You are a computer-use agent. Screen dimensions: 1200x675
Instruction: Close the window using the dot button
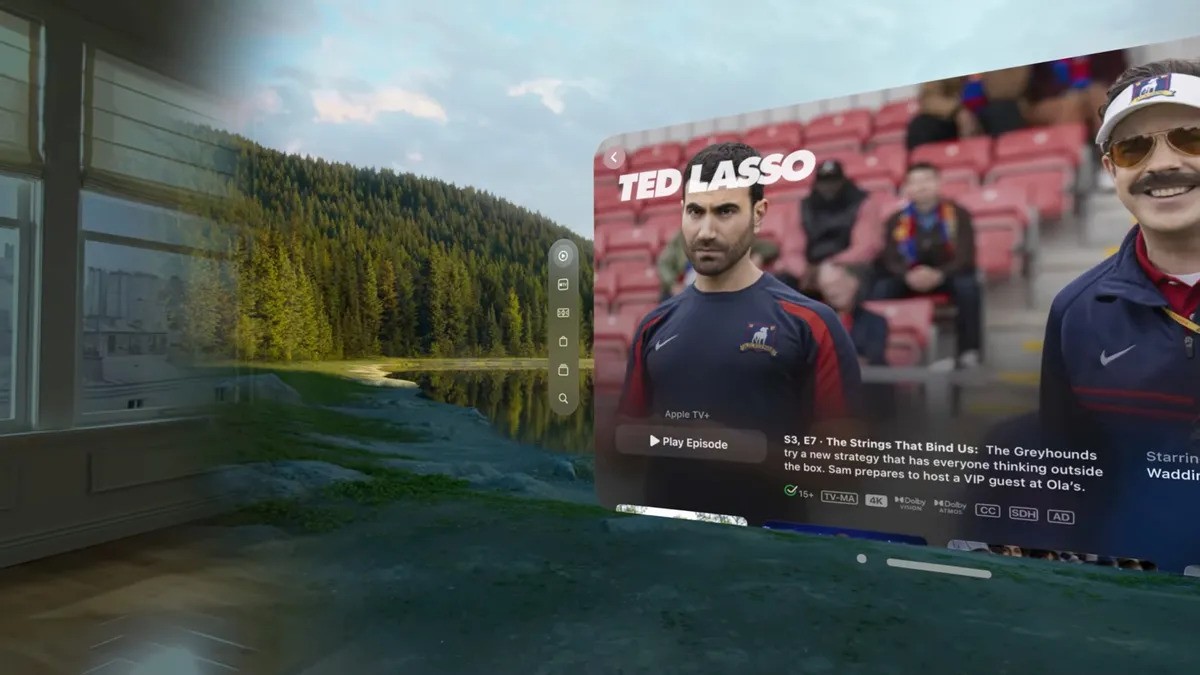click(862, 559)
